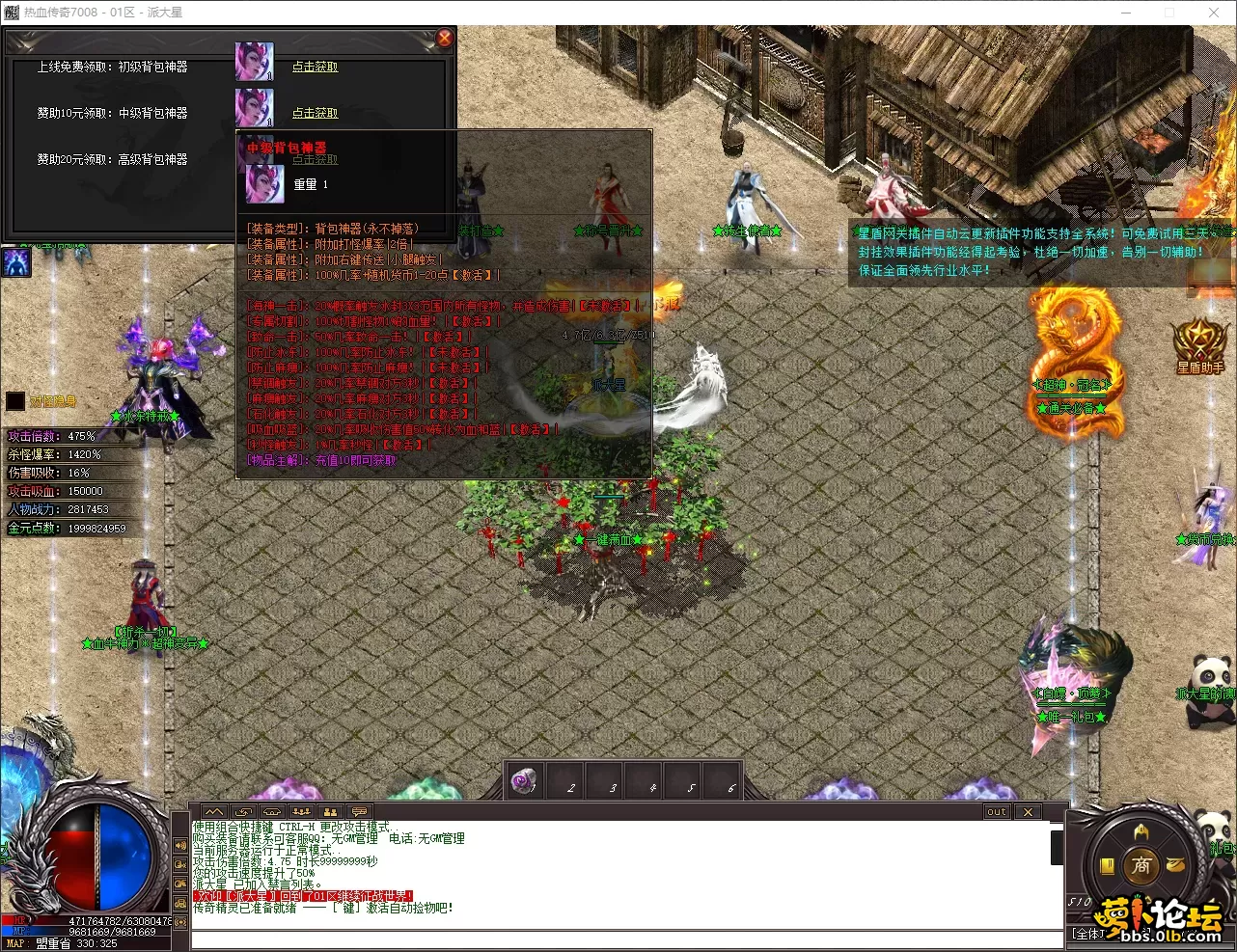Click the gold ingot icon right of 商
Viewport: 1237px width, 952px height.
click(1175, 865)
